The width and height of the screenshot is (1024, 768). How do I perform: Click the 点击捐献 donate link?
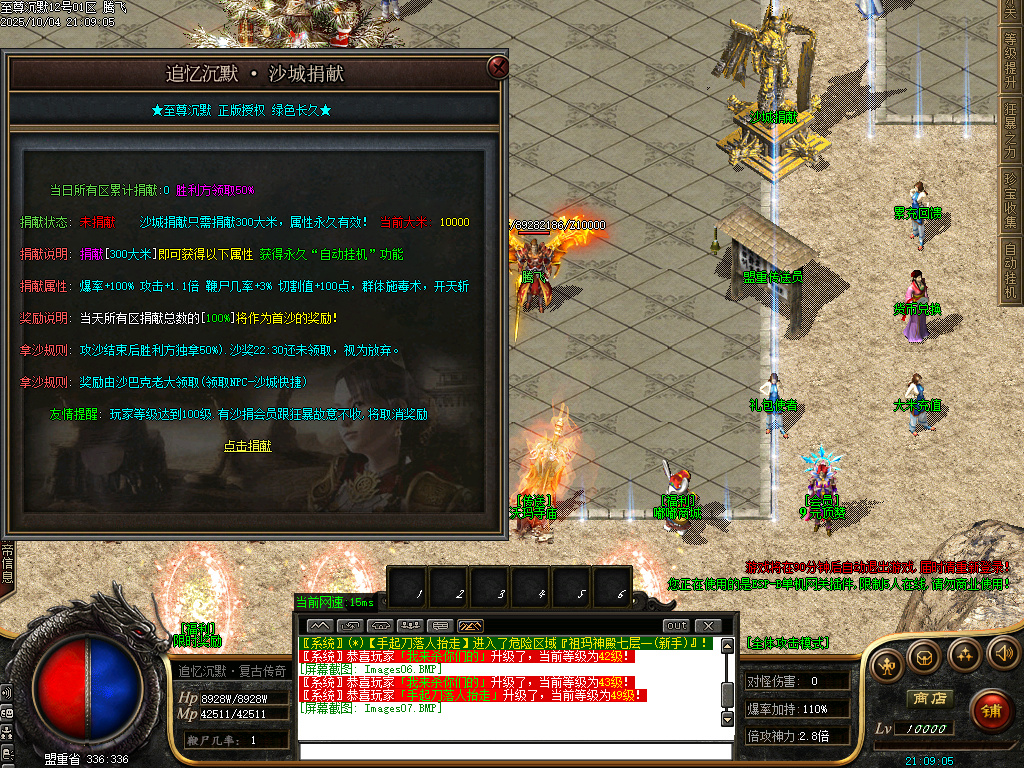point(247,446)
